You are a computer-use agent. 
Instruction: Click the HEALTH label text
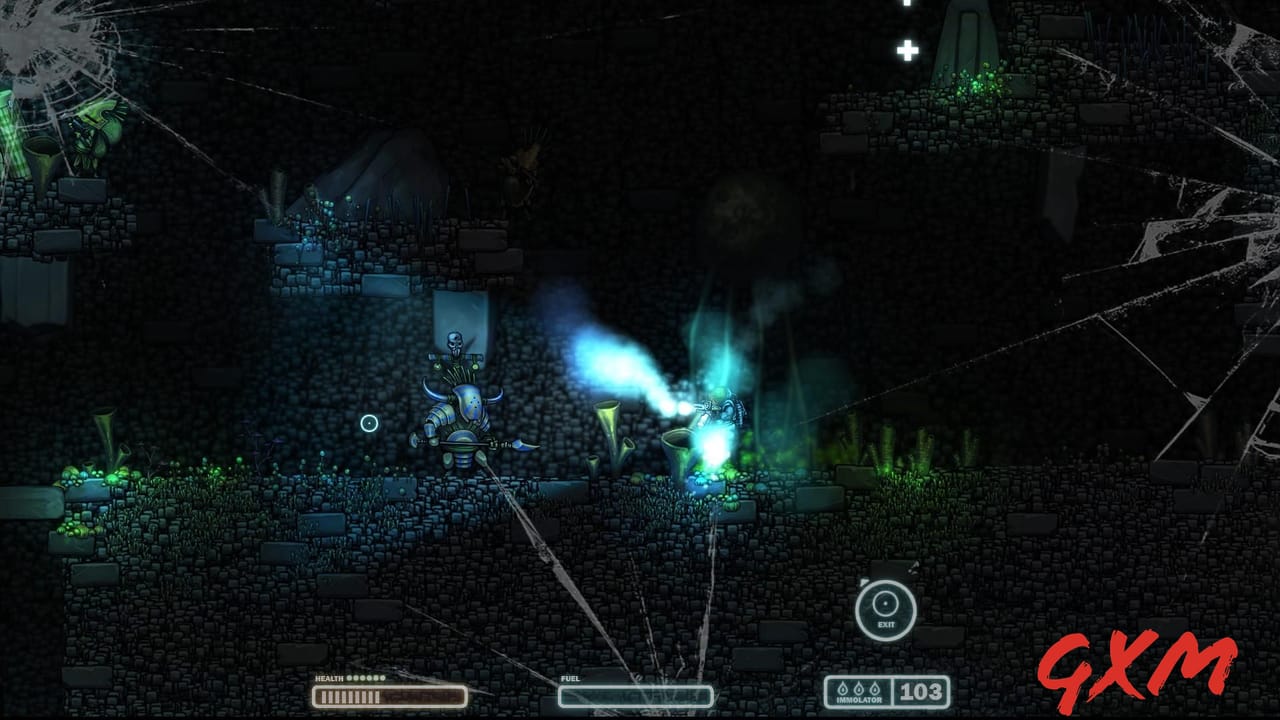(330, 678)
